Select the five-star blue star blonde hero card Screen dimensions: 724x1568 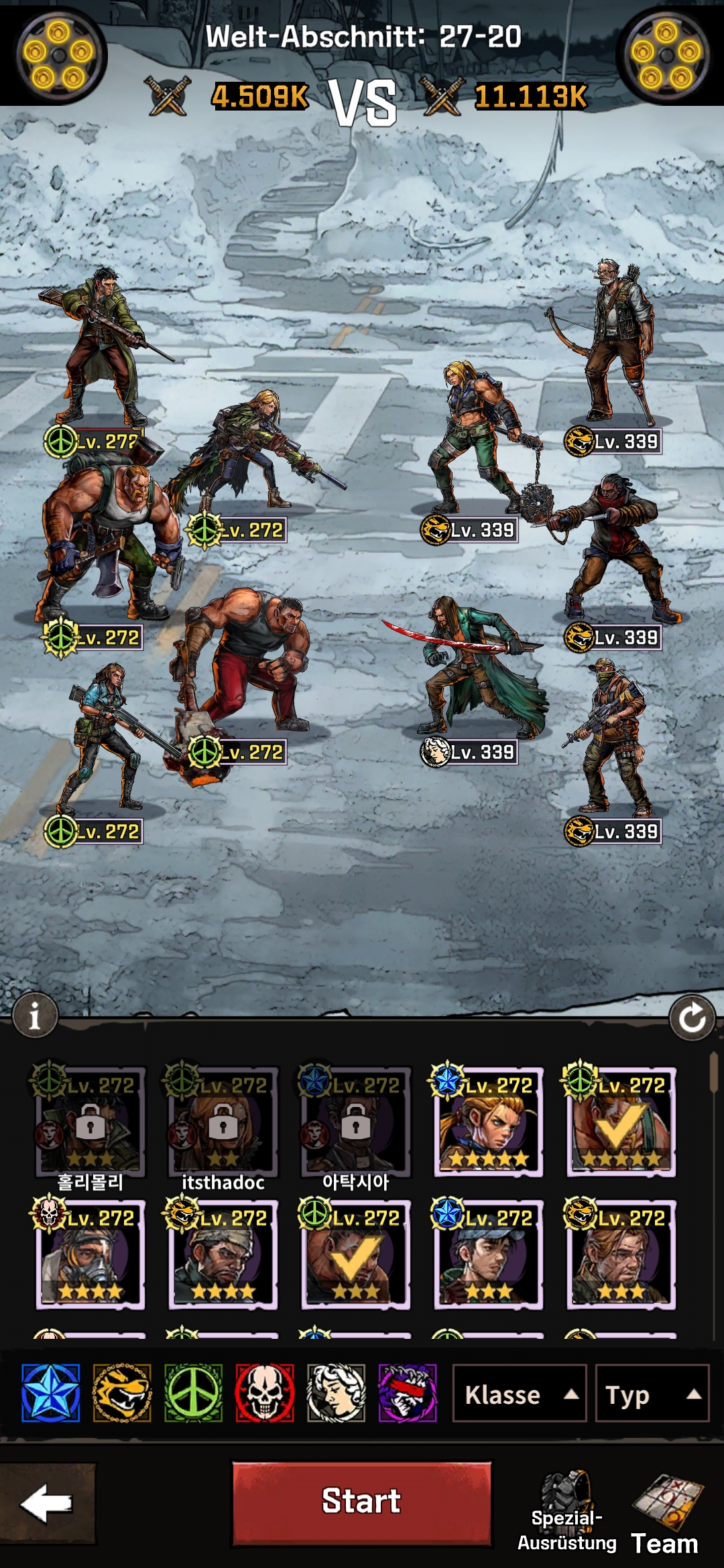(489, 1122)
